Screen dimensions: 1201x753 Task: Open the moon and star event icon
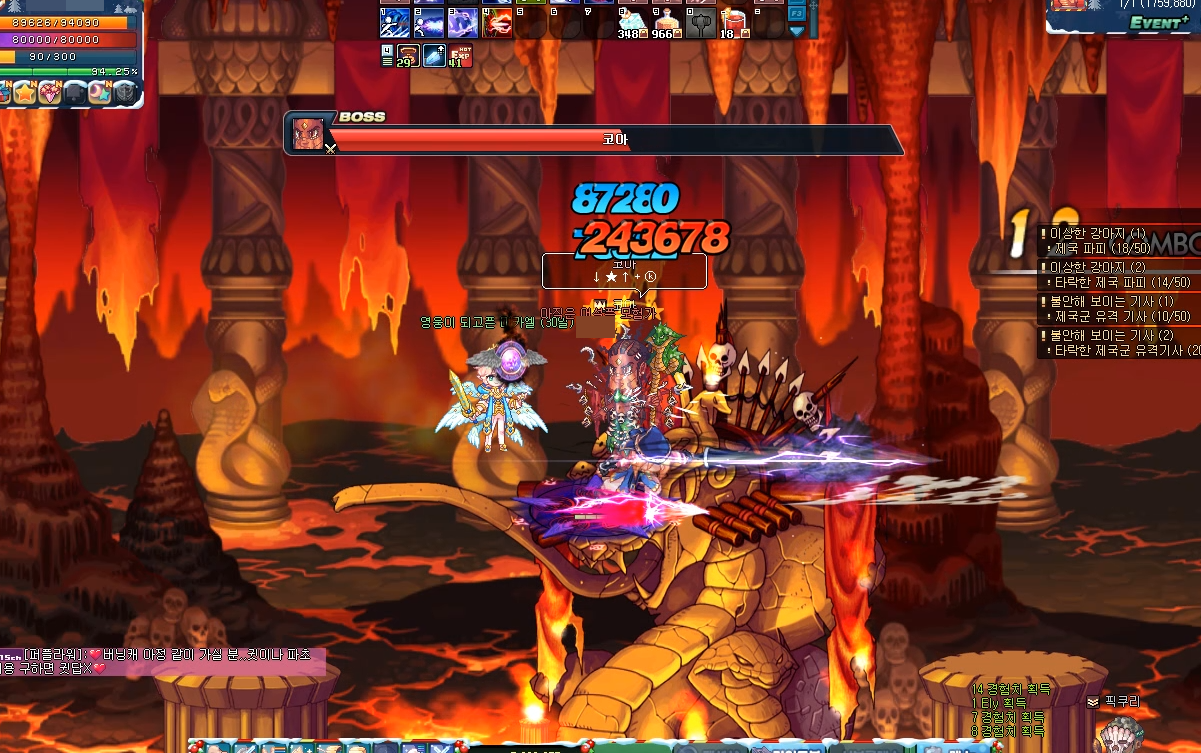point(100,93)
